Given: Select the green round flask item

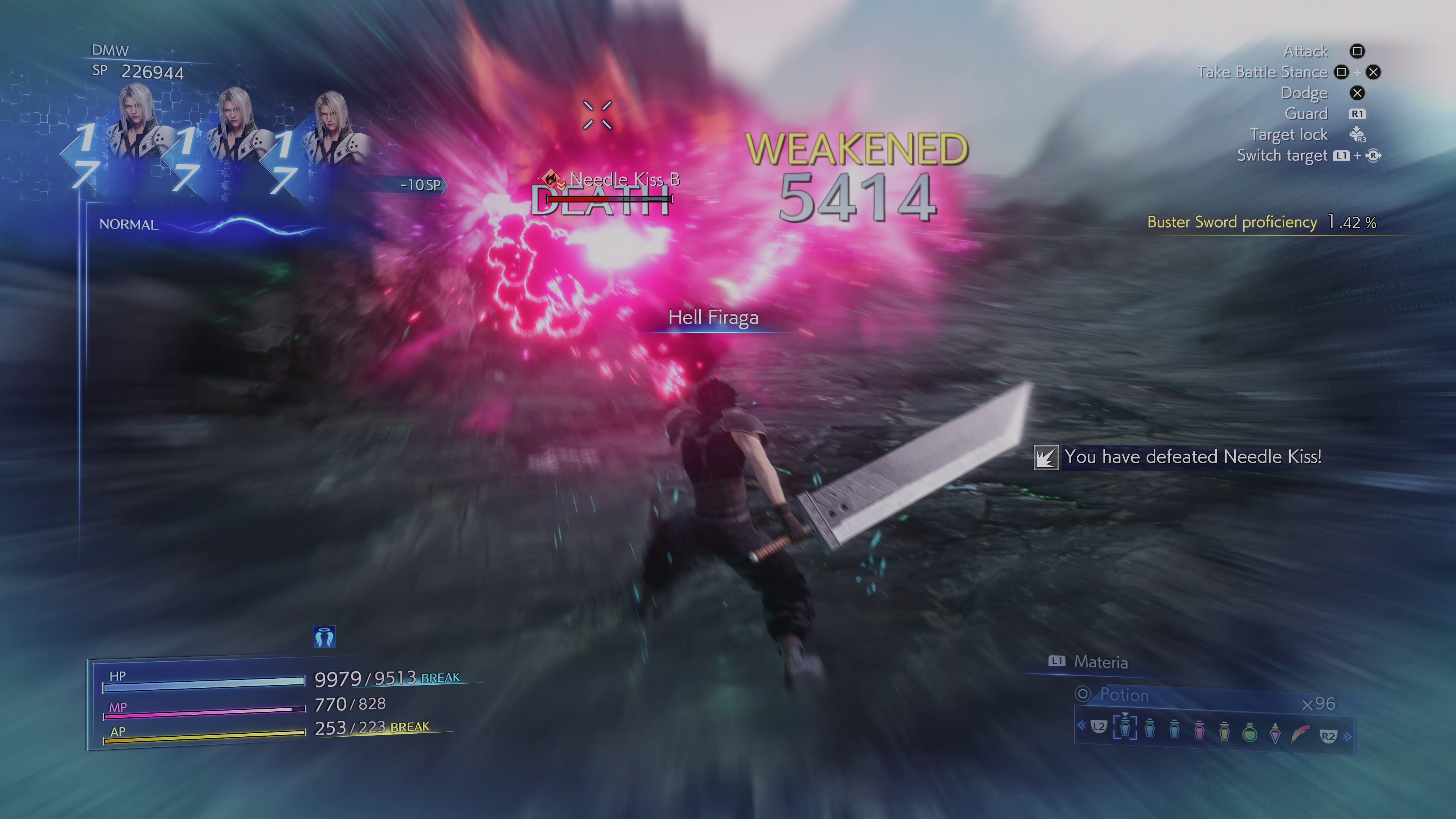Looking at the screenshot, I should point(1250,732).
